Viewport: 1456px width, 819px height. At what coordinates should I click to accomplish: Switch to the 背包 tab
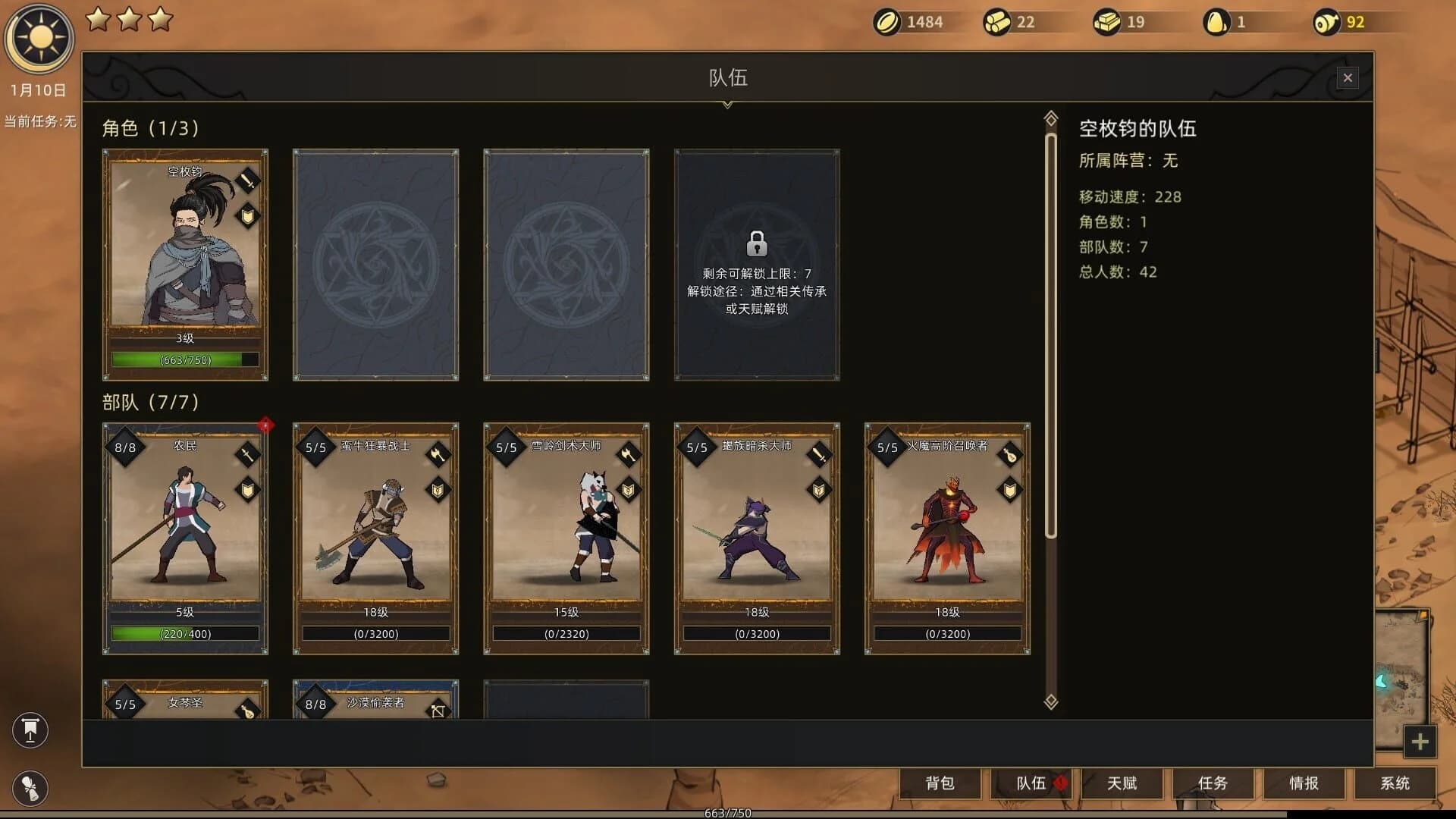941,784
